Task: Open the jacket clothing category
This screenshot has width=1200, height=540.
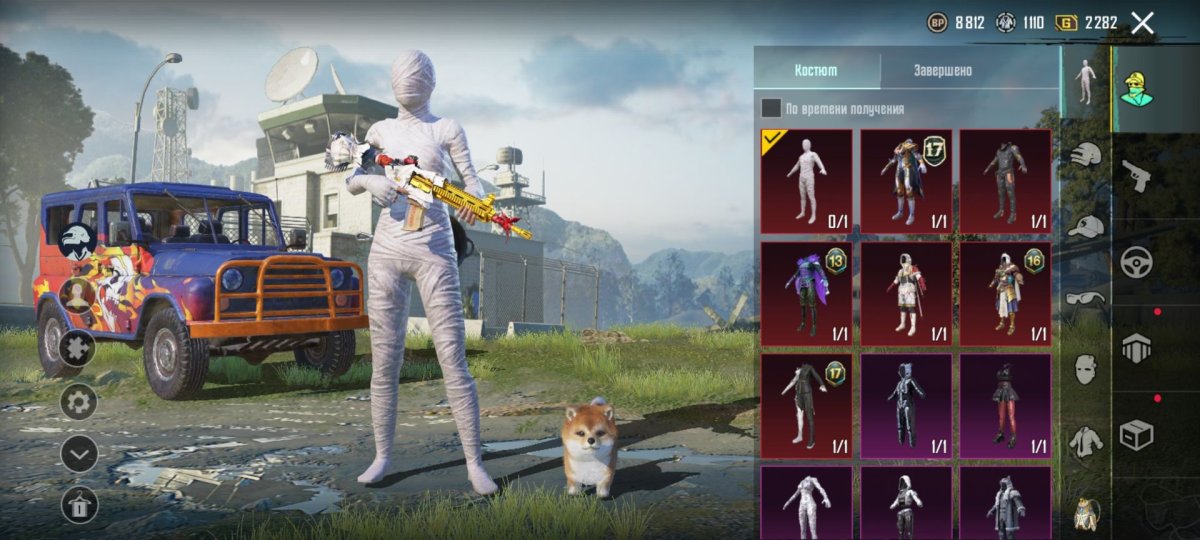Action: pyautogui.click(x=1085, y=441)
